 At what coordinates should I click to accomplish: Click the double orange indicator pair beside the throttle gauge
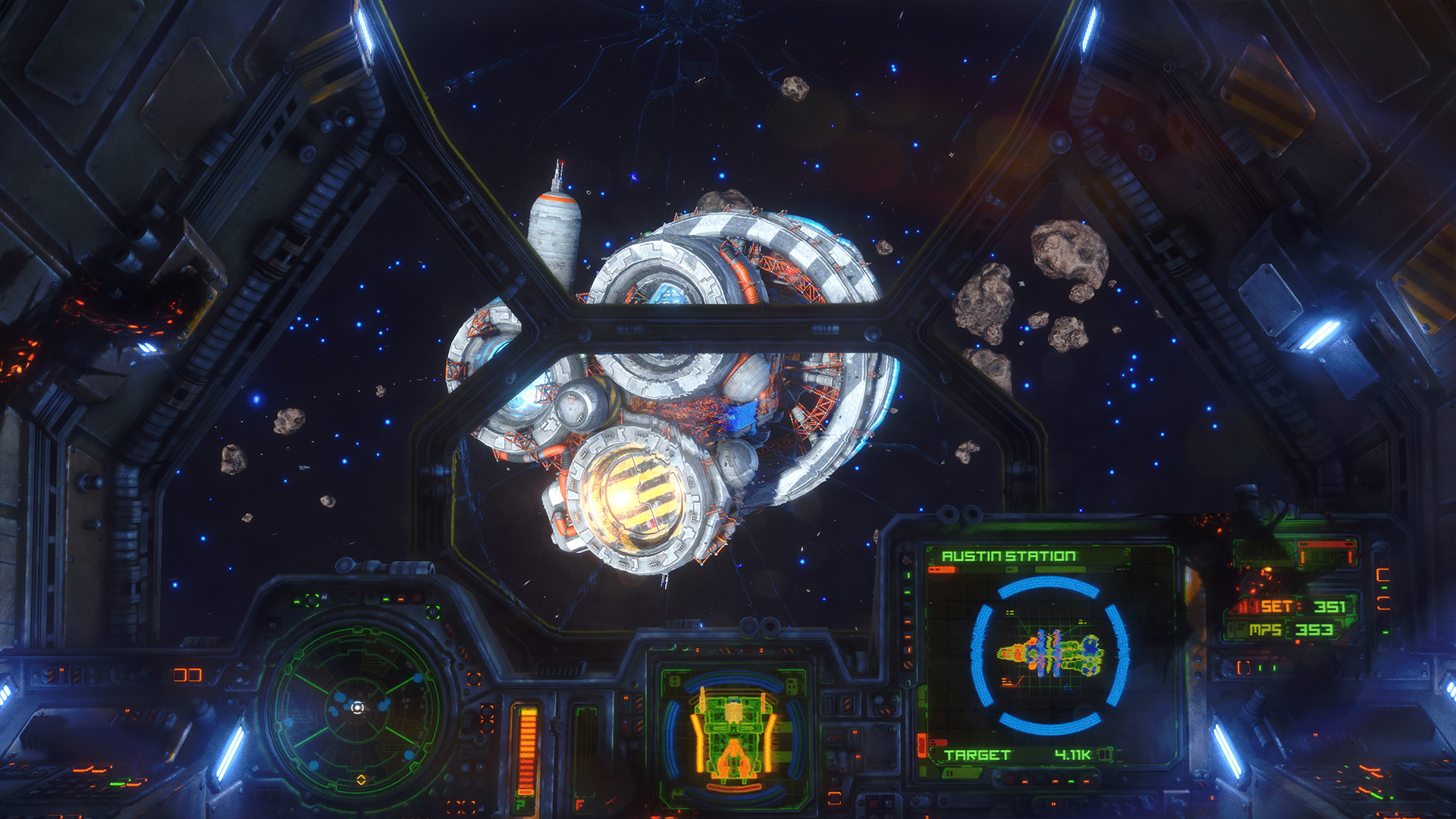486,718
